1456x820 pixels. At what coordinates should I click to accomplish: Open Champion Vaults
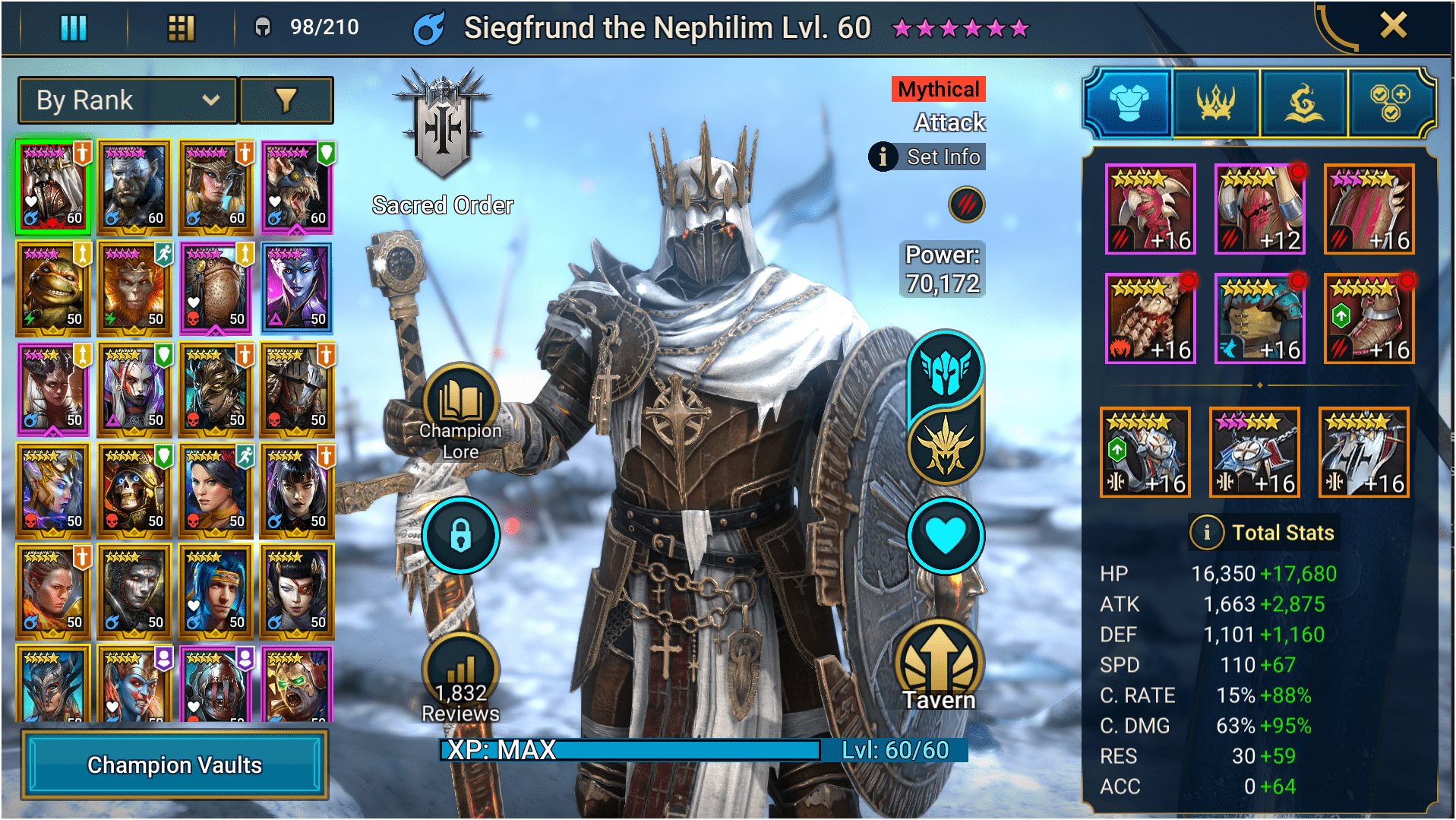click(175, 765)
